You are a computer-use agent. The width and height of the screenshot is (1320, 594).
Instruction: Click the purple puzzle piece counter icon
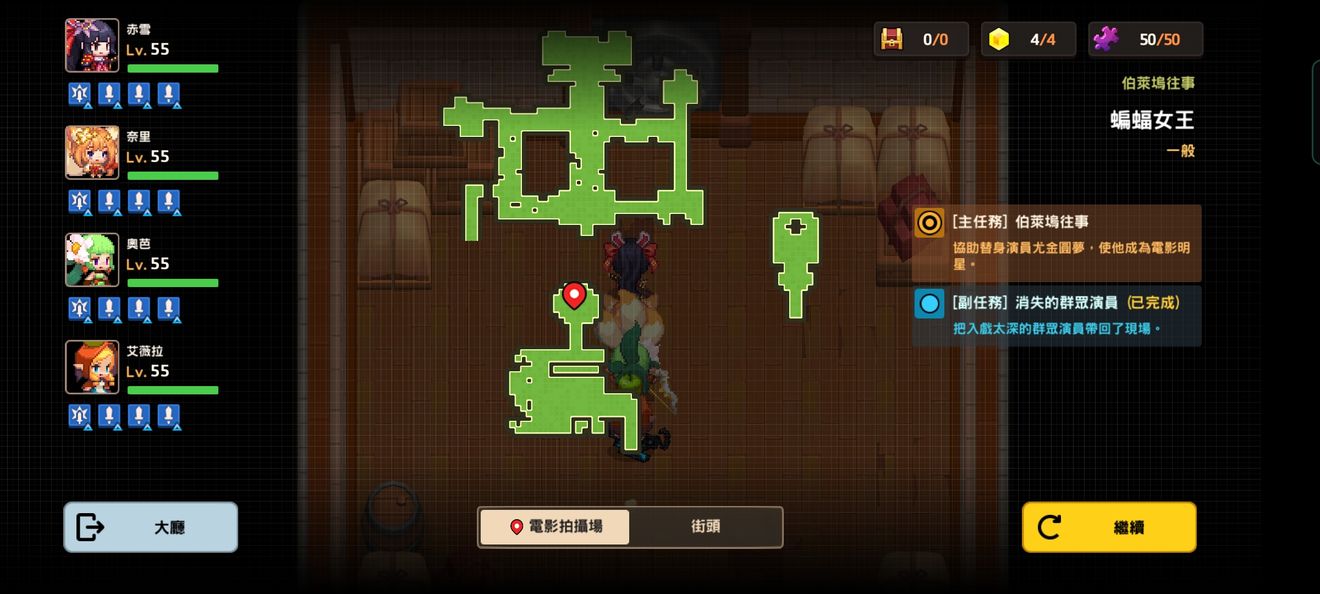(x=1106, y=39)
